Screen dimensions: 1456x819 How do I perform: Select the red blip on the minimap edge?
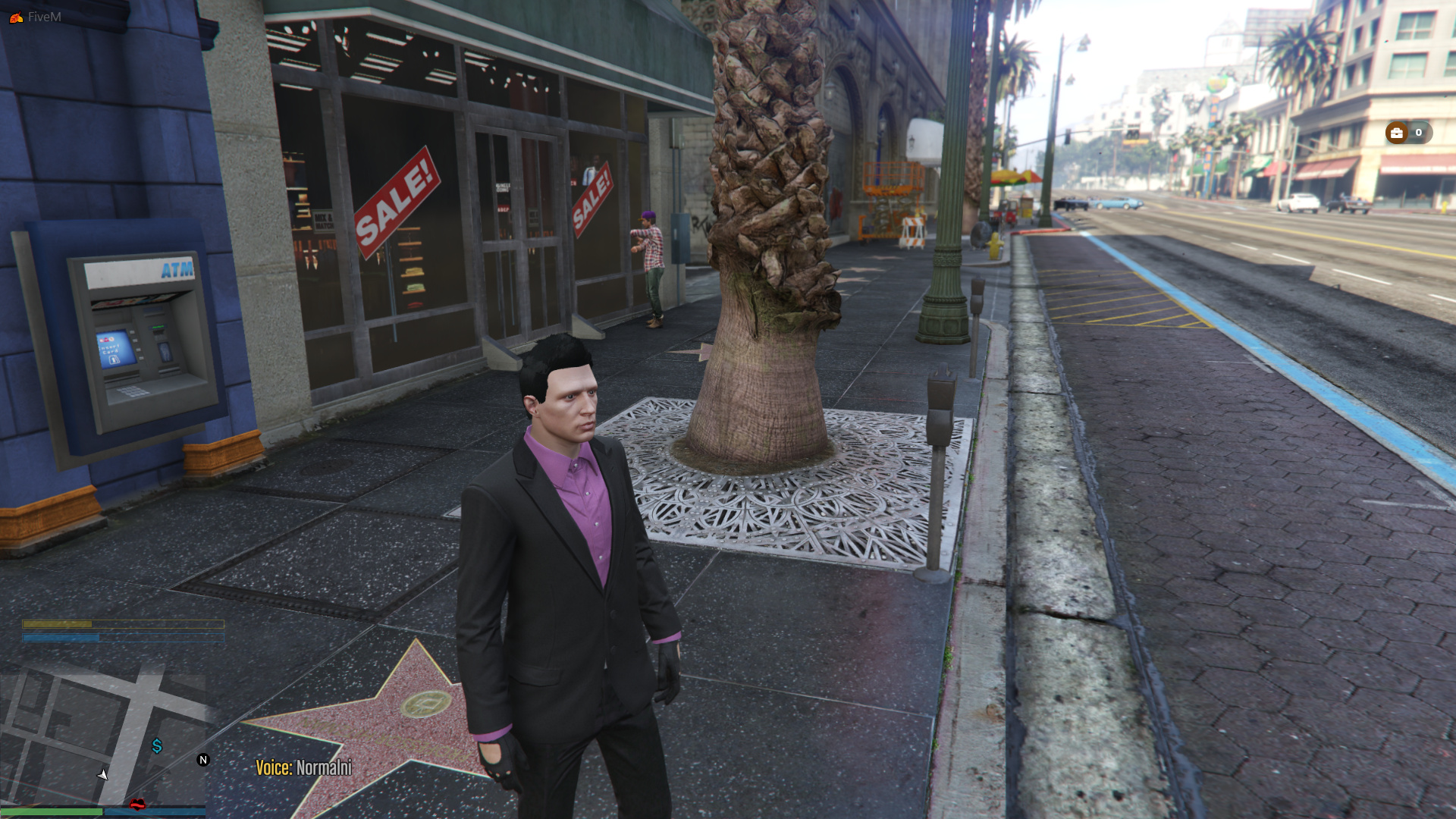click(x=137, y=805)
